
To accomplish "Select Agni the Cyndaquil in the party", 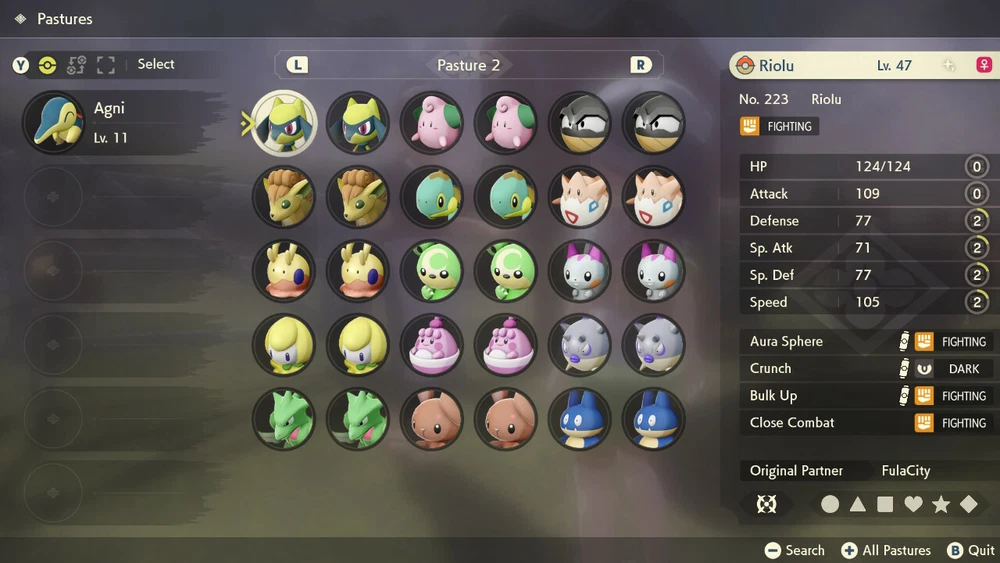I will click(x=120, y=122).
